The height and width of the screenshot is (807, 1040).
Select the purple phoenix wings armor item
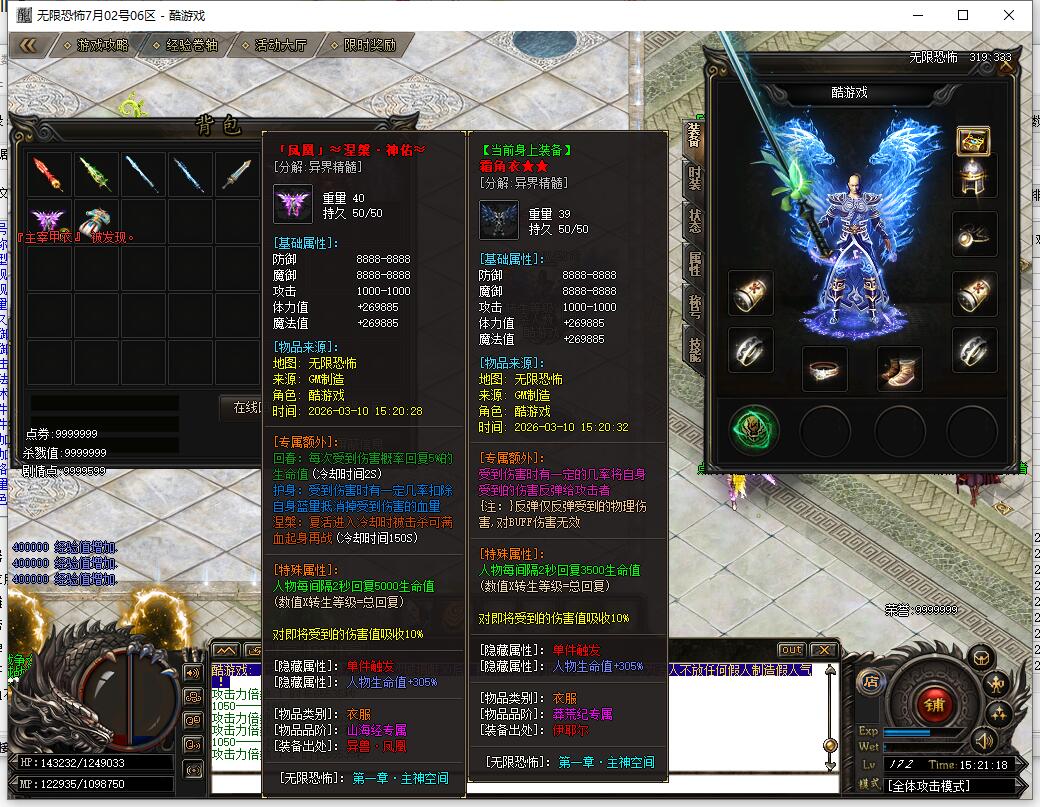tap(49, 219)
